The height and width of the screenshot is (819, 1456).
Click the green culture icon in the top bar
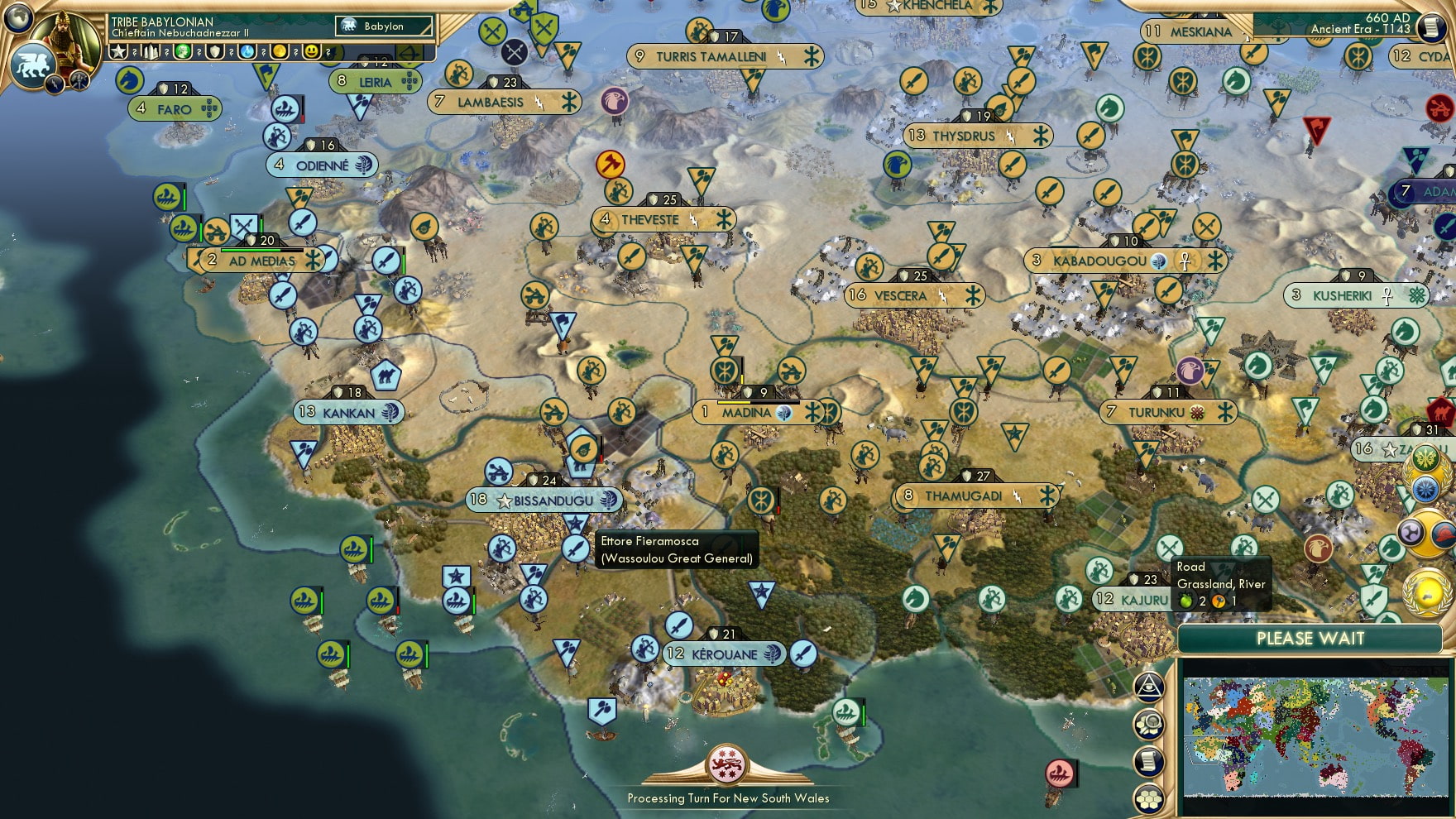click(x=183, y=52)
